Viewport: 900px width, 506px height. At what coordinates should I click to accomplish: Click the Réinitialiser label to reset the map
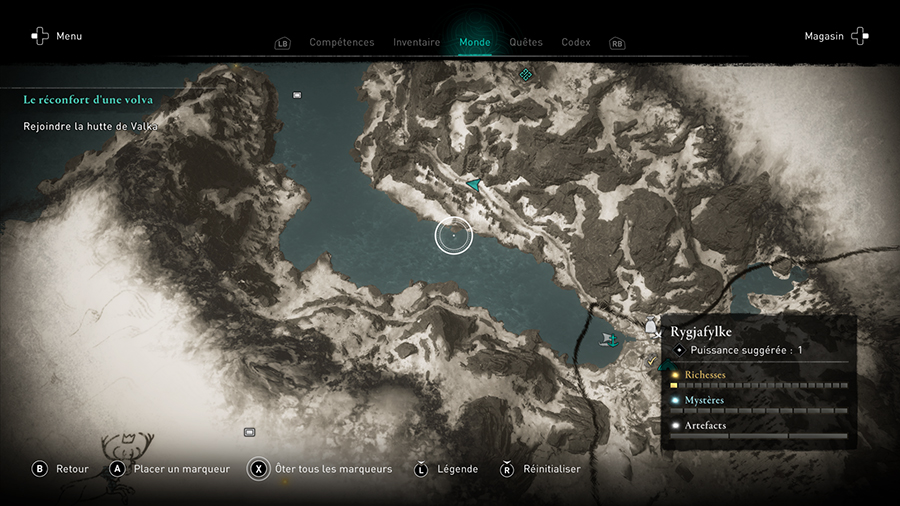click(551, 469)
